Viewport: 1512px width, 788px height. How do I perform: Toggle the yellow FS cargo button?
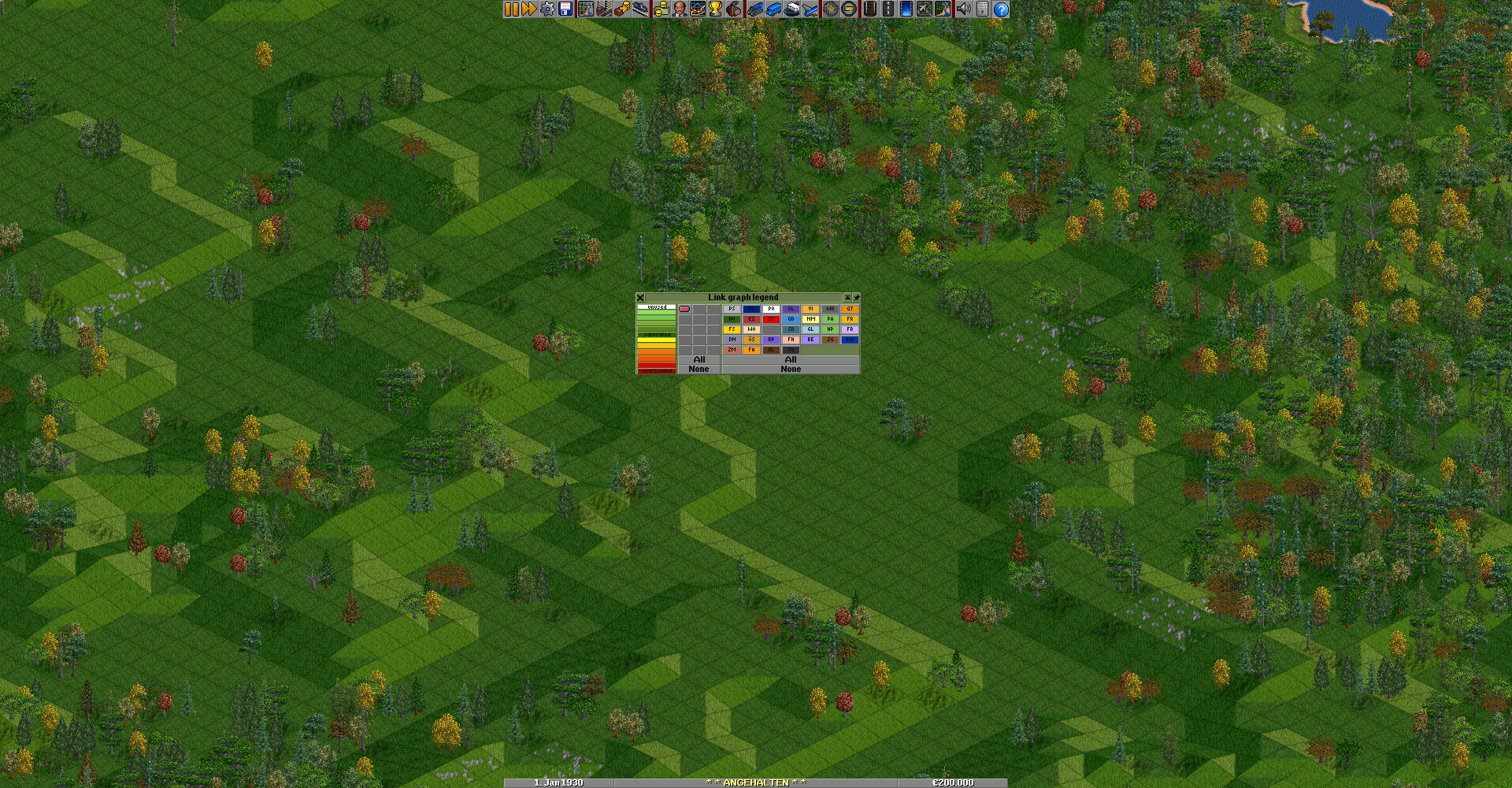[732, 329]
